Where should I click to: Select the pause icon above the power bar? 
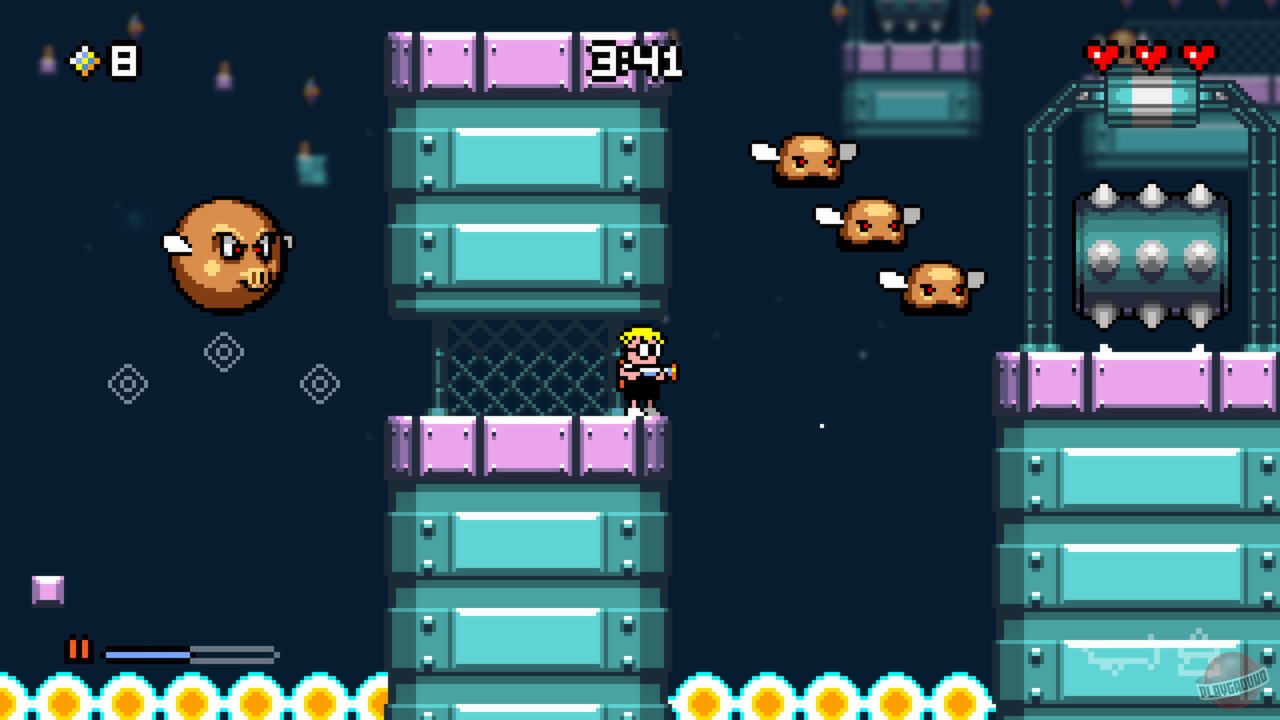(x=80, y=651)
